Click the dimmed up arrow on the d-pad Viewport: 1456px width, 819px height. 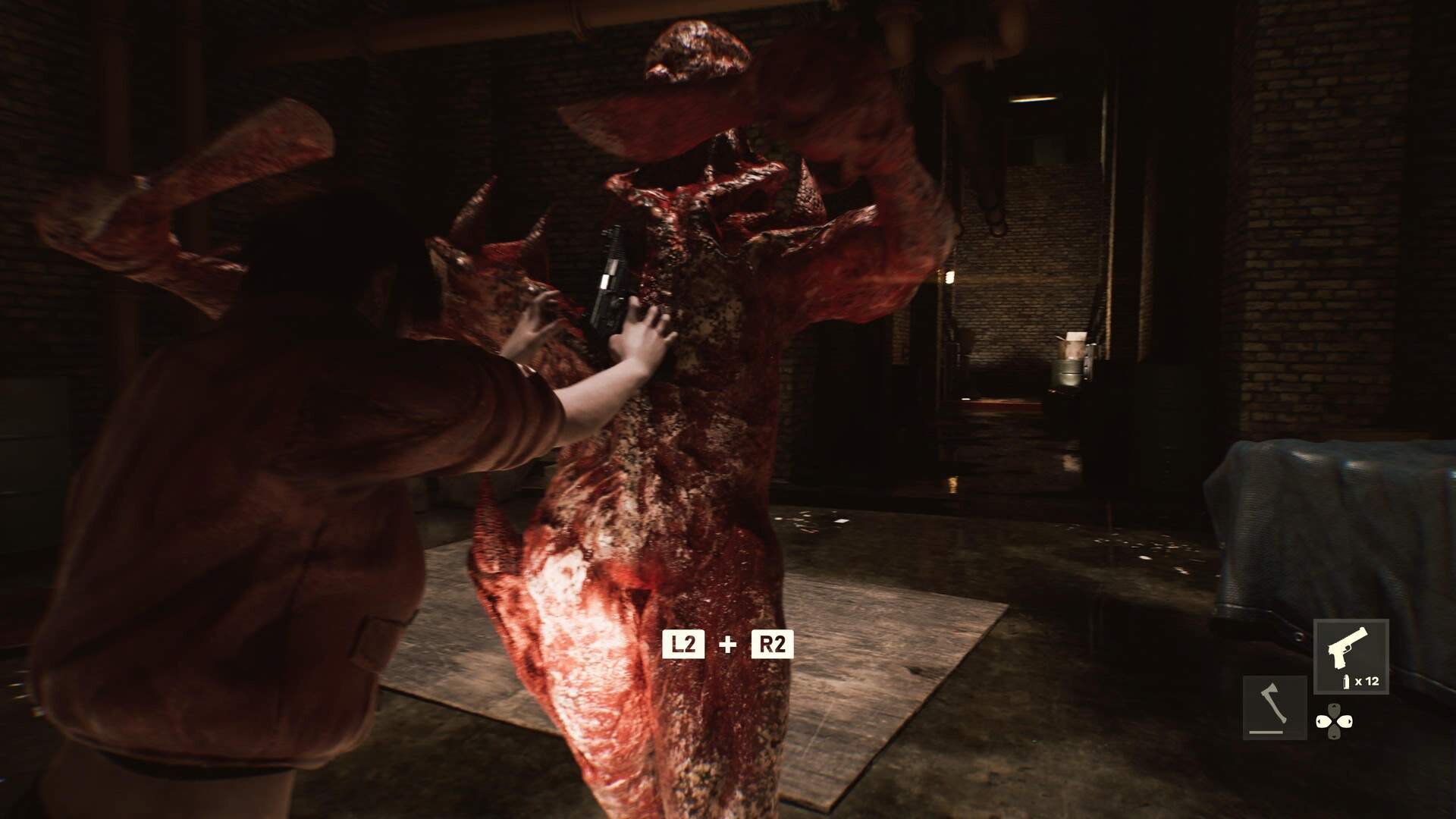click(1335, 708)
